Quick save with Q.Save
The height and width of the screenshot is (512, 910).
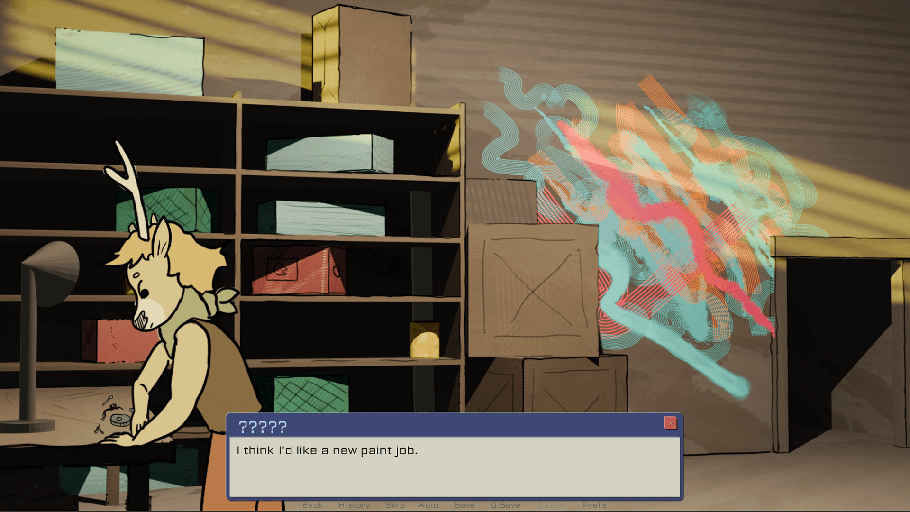pyautogui.click(x=505, y=505)
